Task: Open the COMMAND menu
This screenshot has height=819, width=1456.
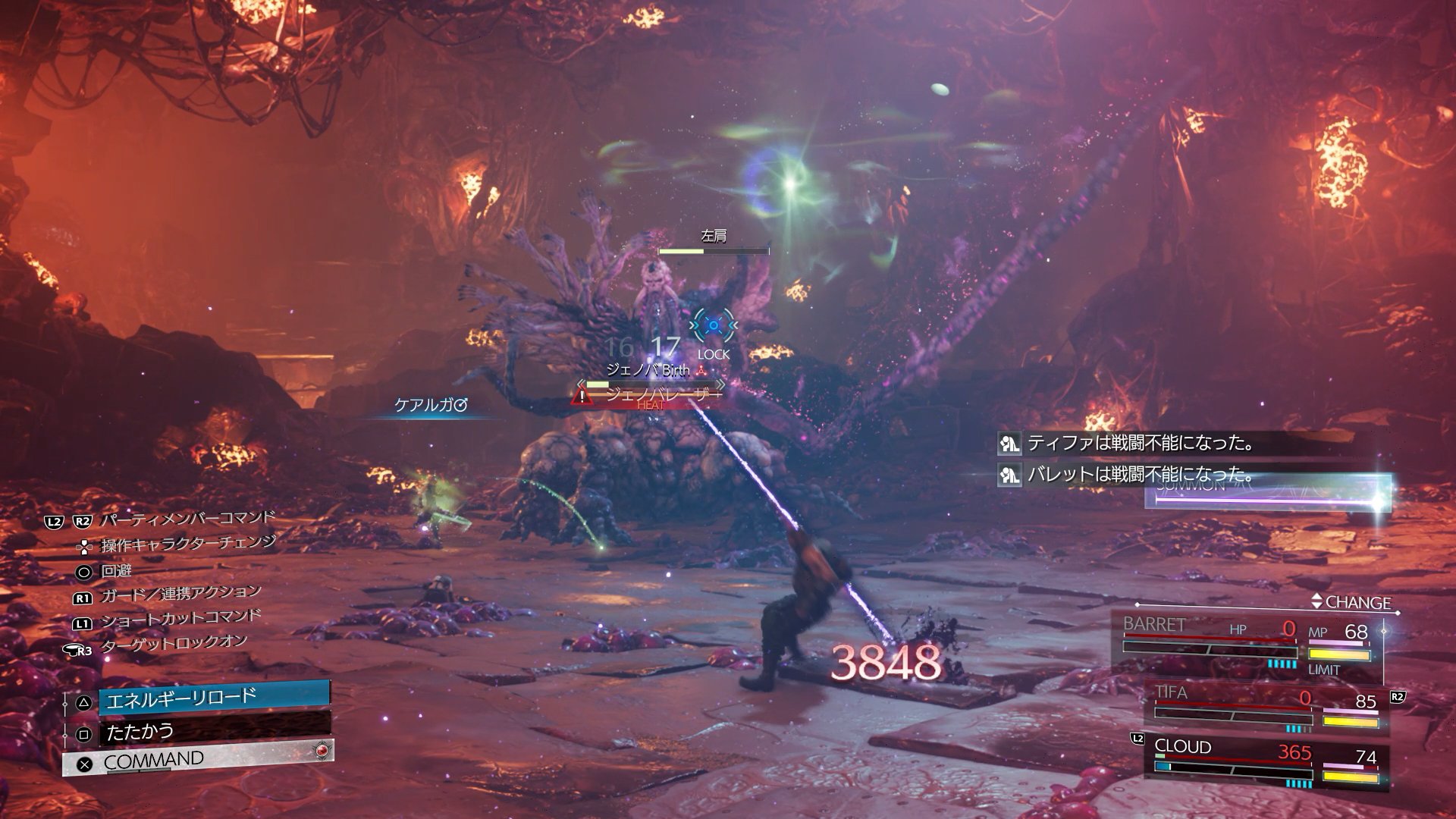Action: pos(199,760)
